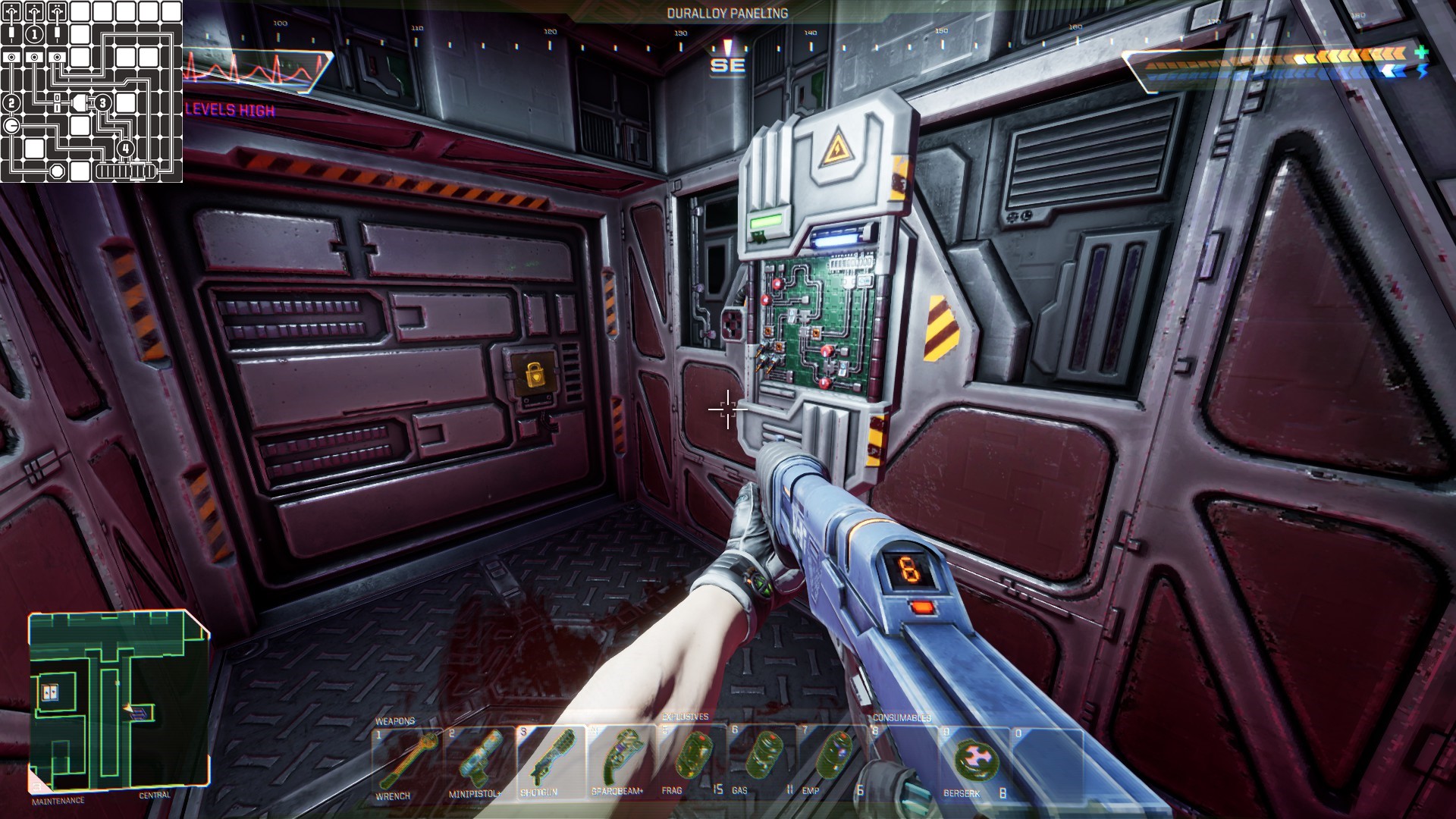Click the circuit puzzle diagram overlay
Viewport: 1456px width, 819px height.
pyautogui.click(x=91, y=91)
